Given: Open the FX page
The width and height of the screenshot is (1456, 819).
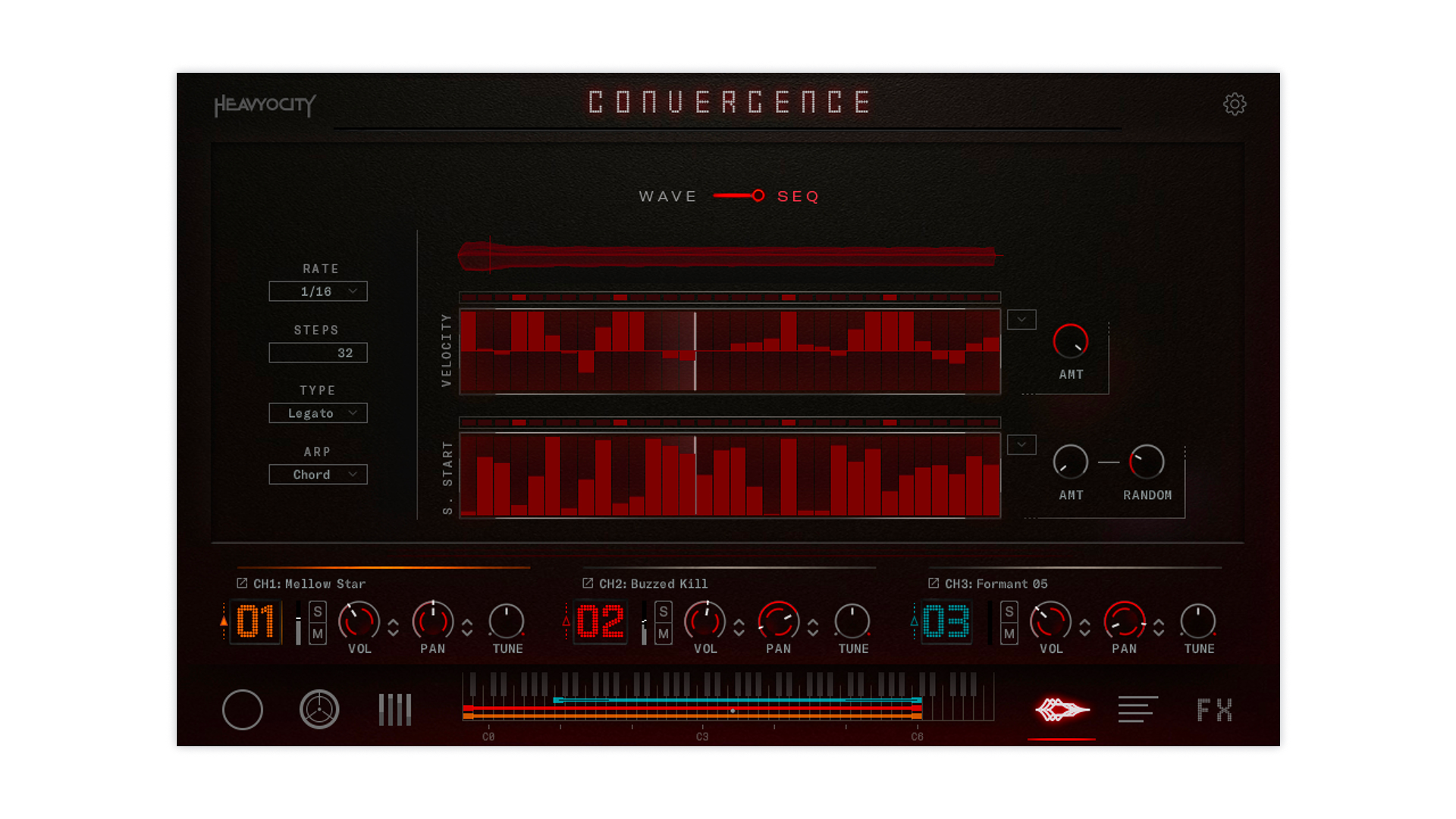Looking at the screenshot, I should (1213, 710).
